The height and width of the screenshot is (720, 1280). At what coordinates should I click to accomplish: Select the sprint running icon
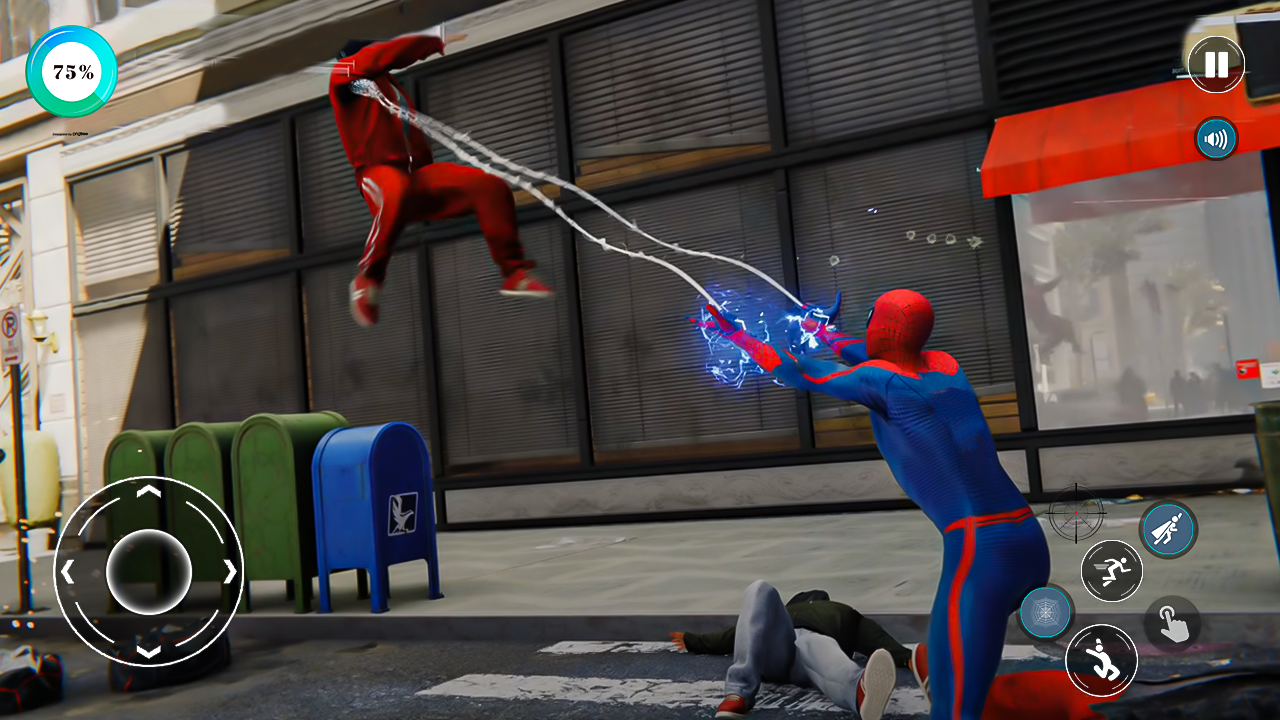1113,571
